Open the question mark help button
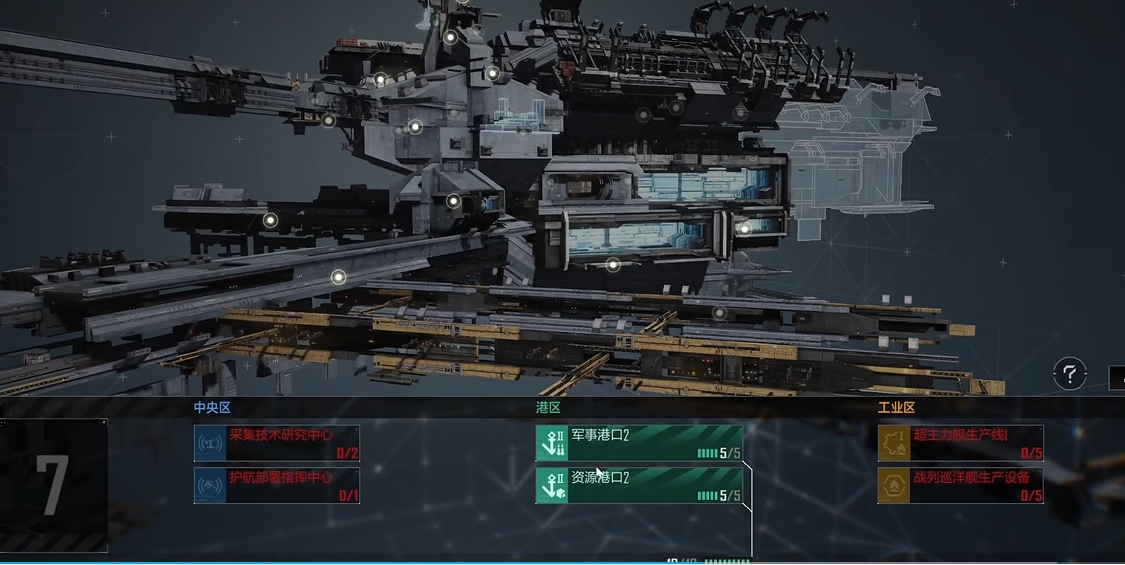This screenshot has height=565, width=1125. (x=1069, y=375)
